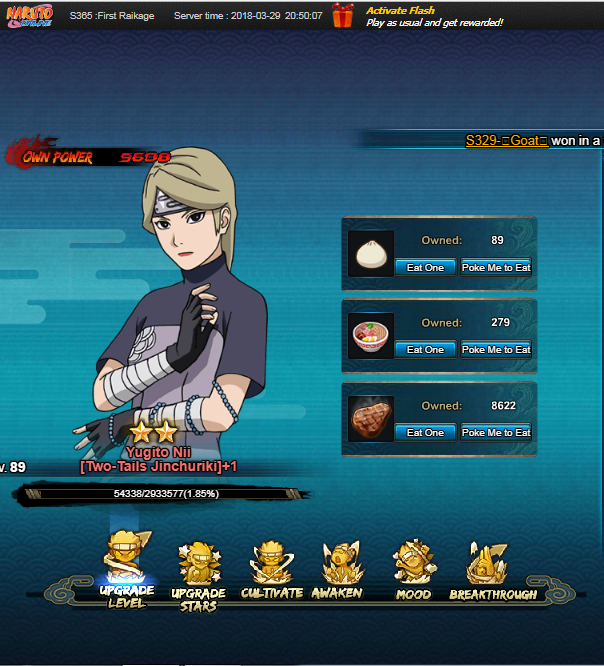The image size is (604, 666).
Task: Select the ramen bowl food icon
Action: 370,337
